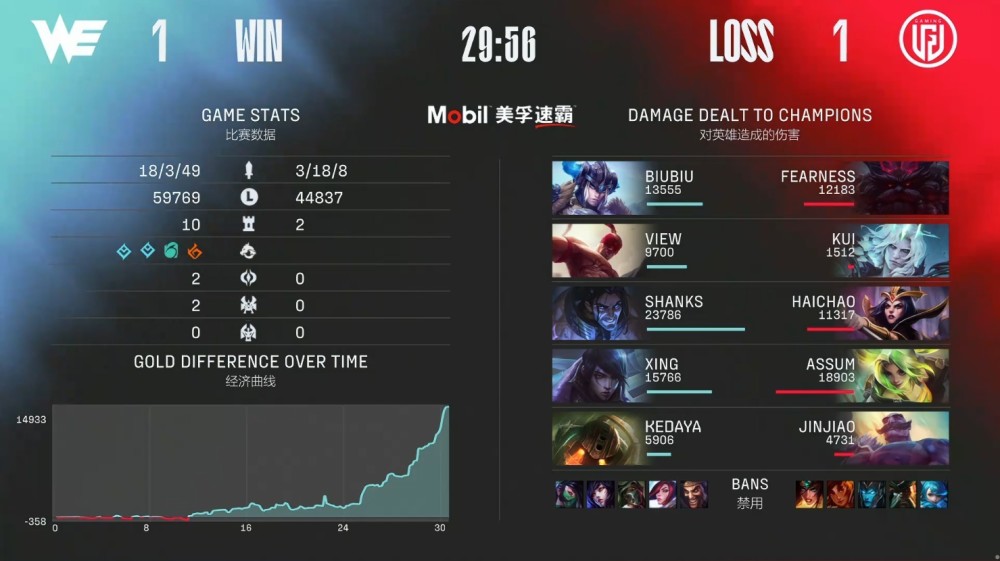Viewport: 1000px width, 561px height.
Task: Select XING's damage entry
Action: click(650, 375)
